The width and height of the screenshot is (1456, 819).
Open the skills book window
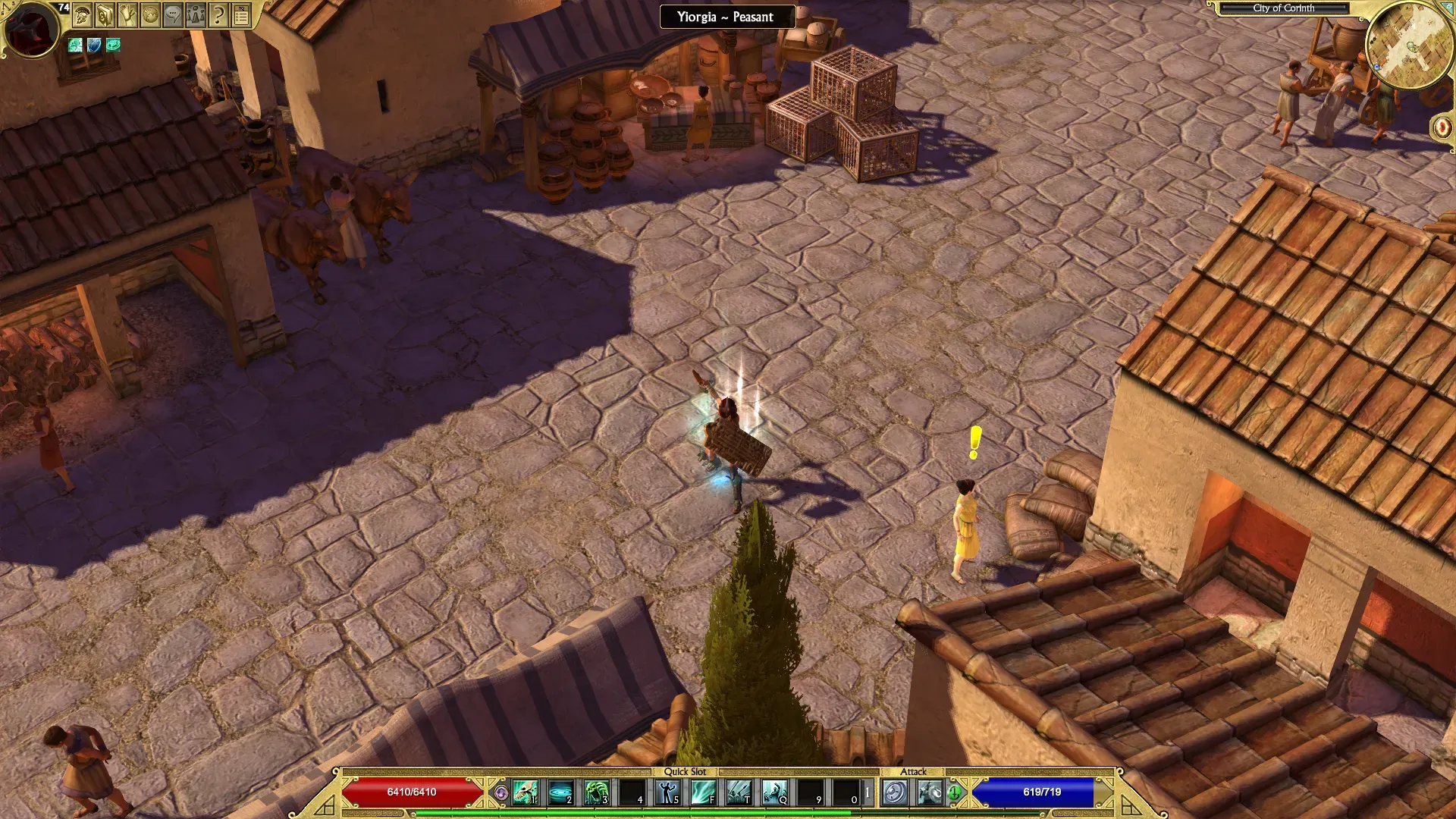click(x=105, y=14)
